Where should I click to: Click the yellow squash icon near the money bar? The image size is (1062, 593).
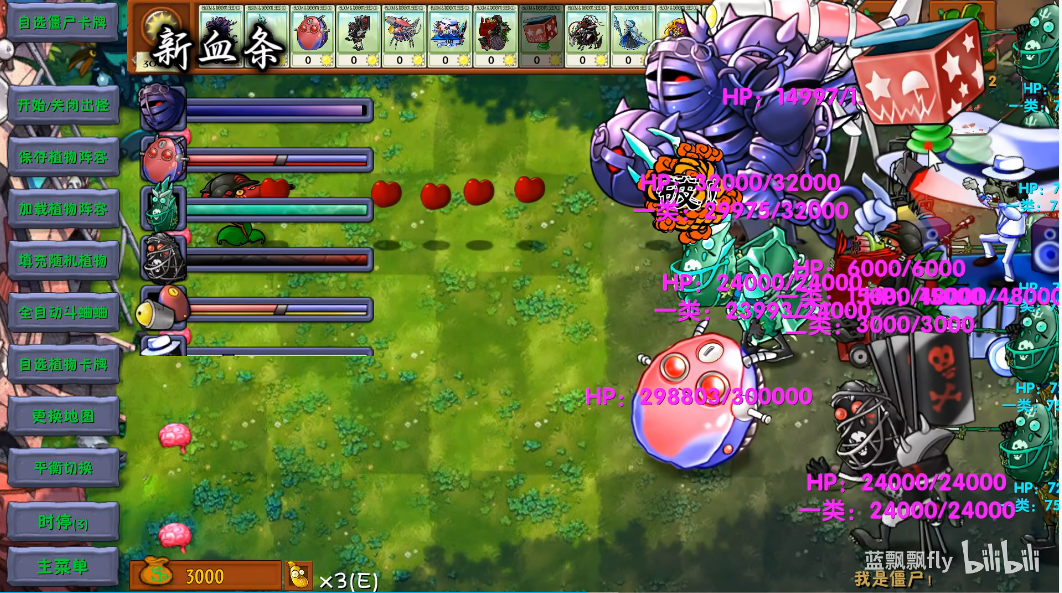point(298,575)
